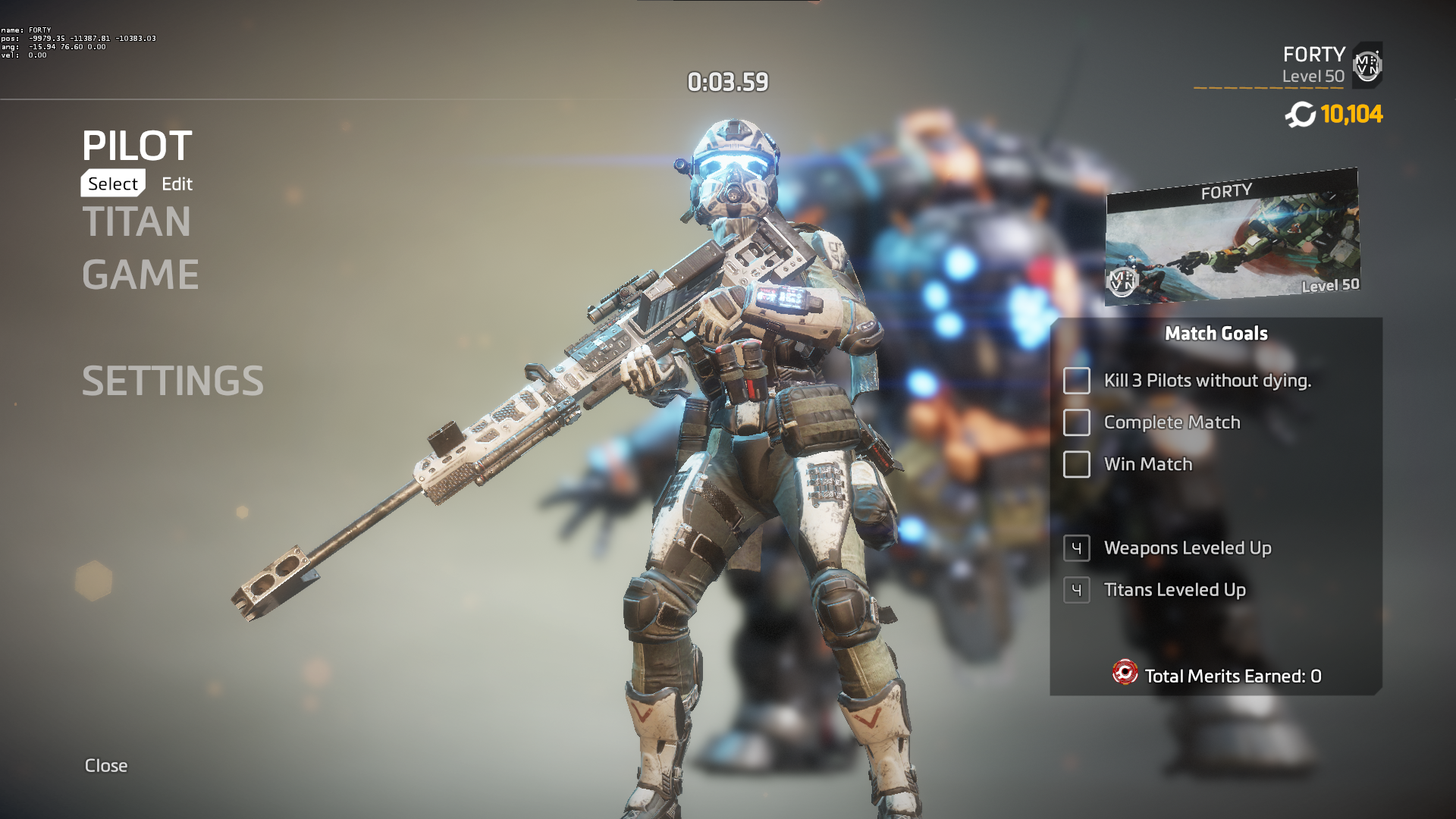Image resolution: width=1456 pixels, height=819 pixels.
Task: Open the SETTINGS menu
Action: coord(173,381)
